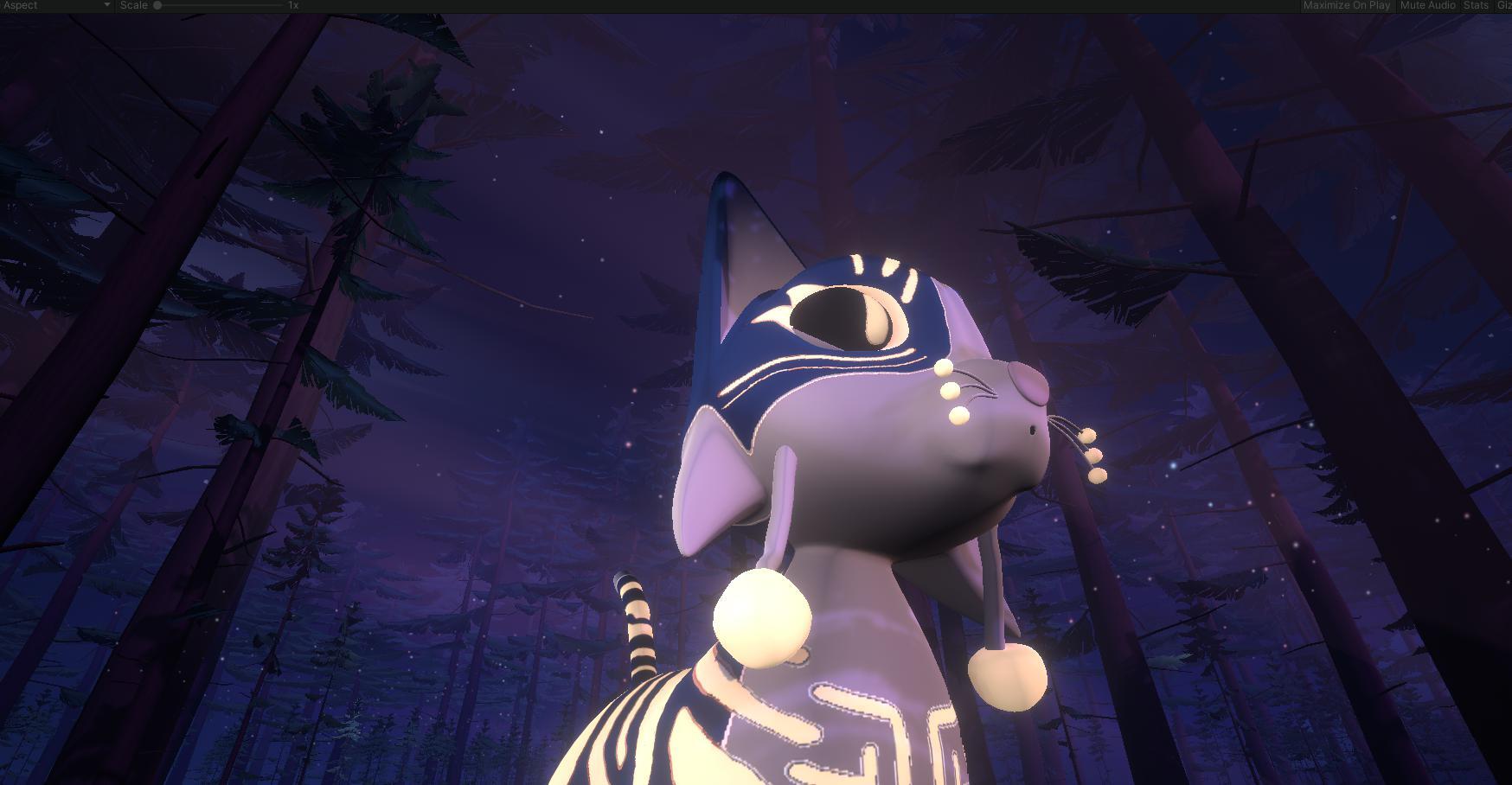Toggle Maximize On Play
The height and width of the screenshot is (785, 1512).
click(x=1346, y=5)
